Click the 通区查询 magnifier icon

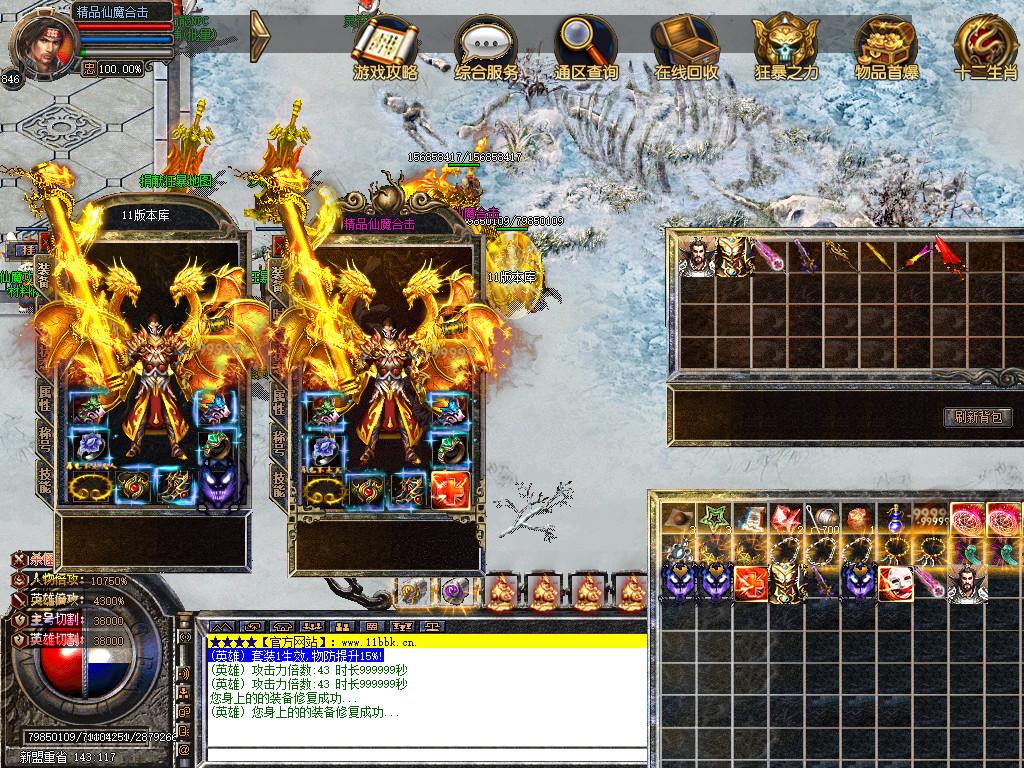586,45
